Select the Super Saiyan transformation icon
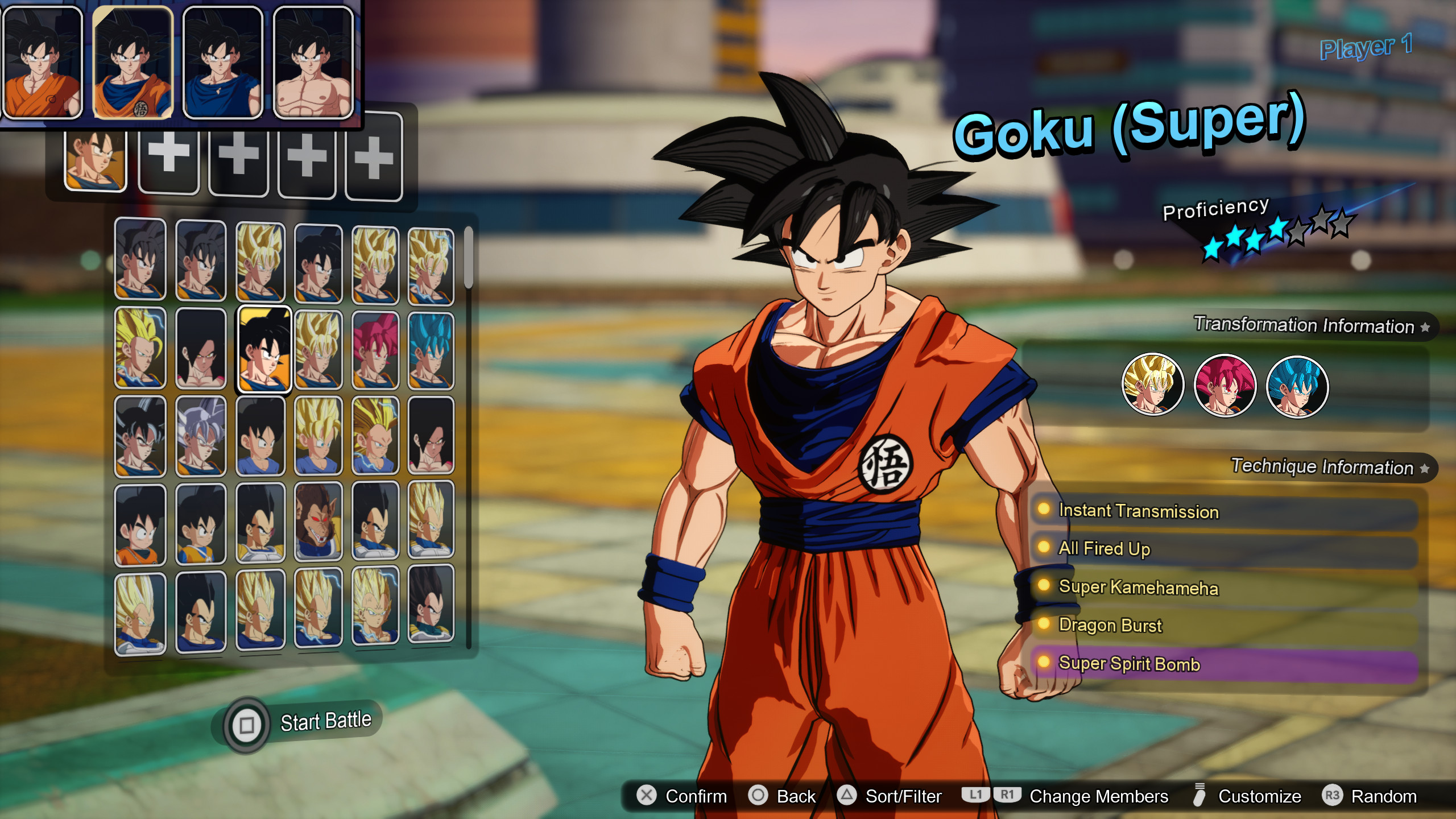1456x819 pixels. (x=1153, y=384)
